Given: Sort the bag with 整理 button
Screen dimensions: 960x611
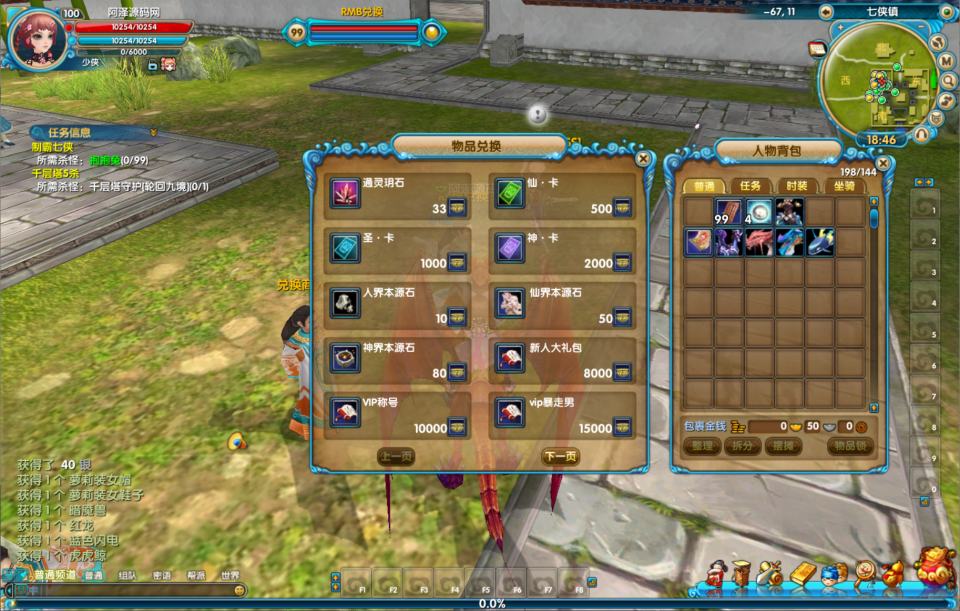Looking at the screenshot, I should [703, 446].
